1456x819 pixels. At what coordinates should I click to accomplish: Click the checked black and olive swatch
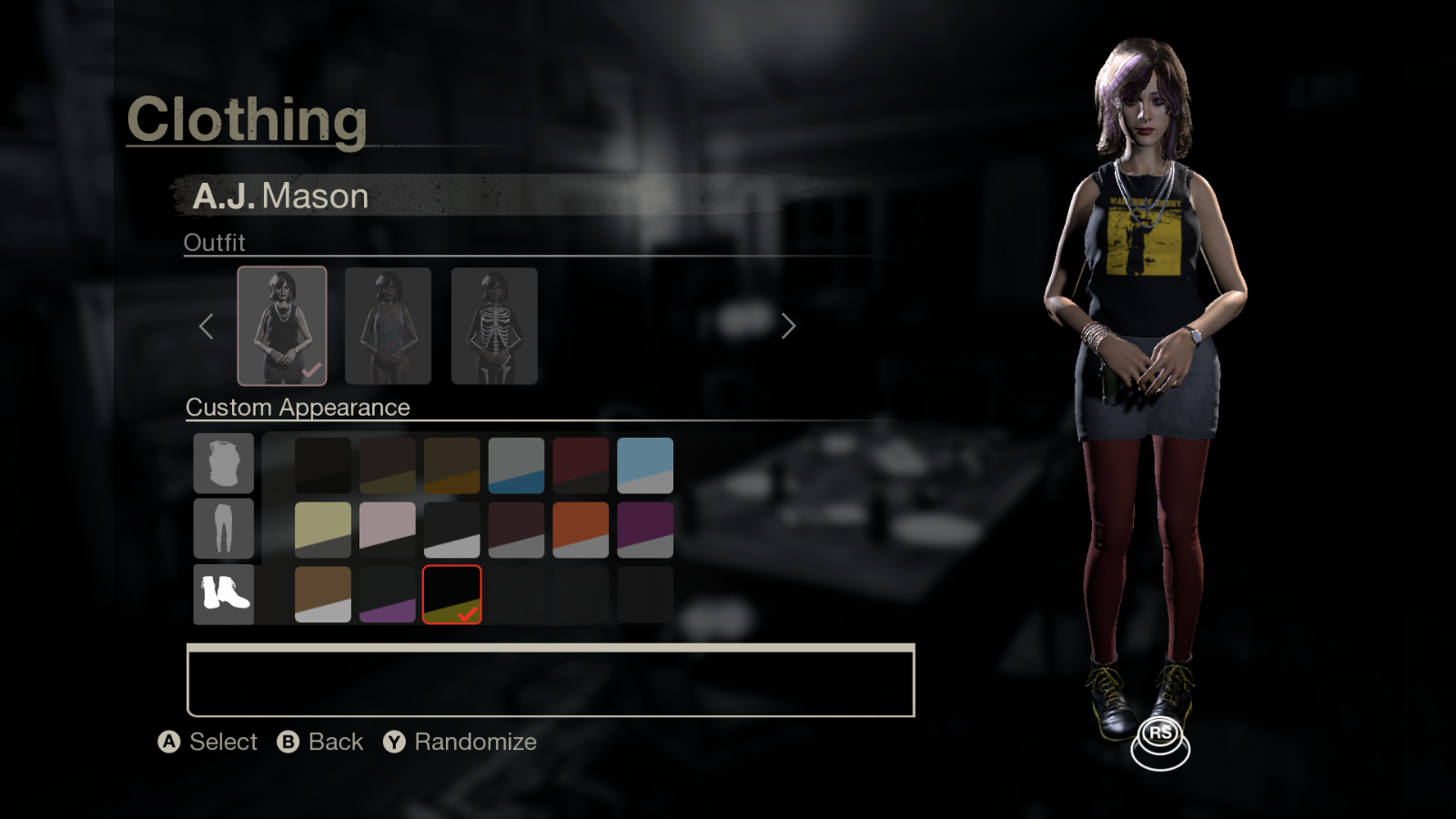[x=451, y=594]
